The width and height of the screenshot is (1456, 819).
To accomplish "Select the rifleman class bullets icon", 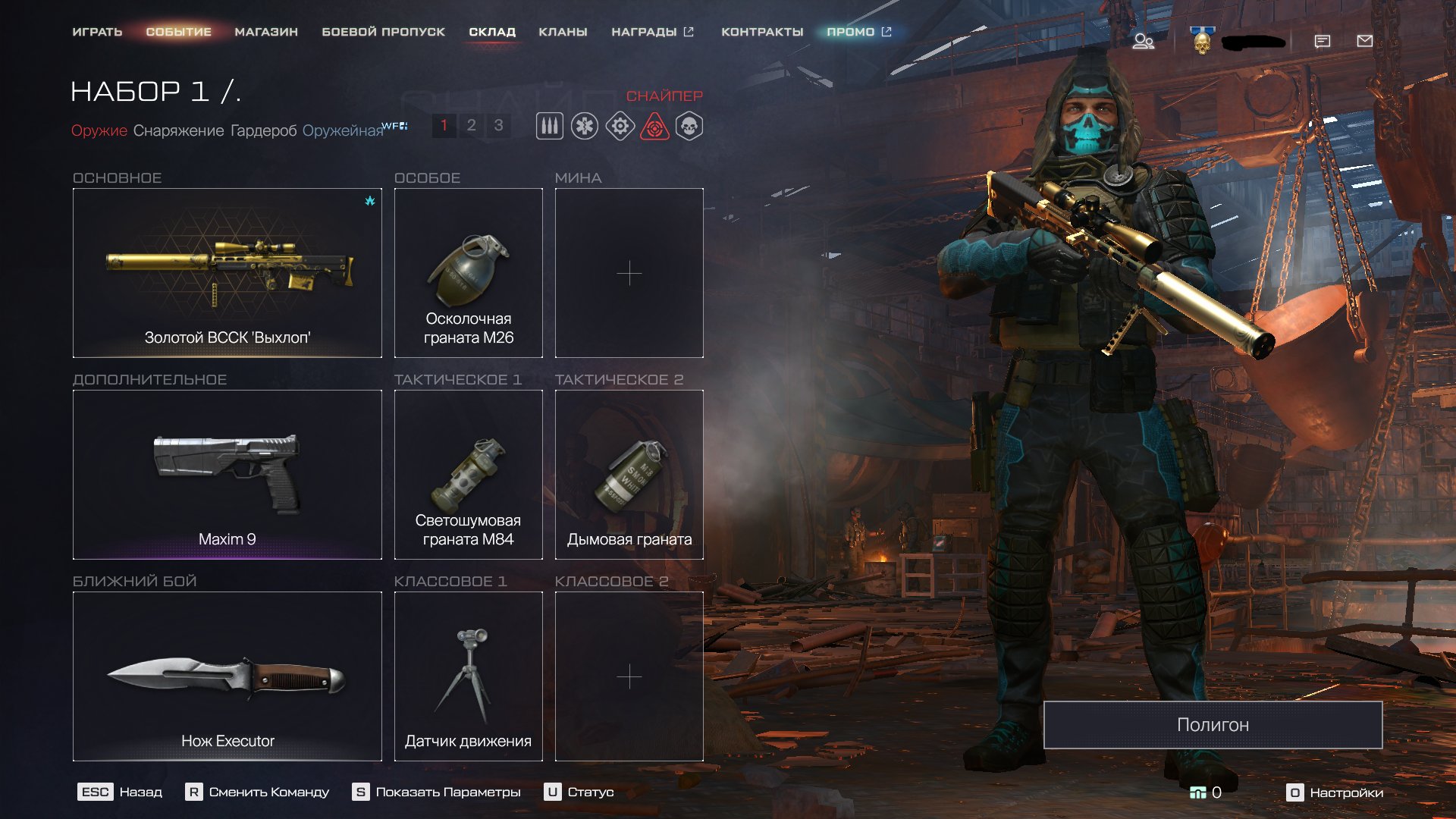I will coord(550,126).
